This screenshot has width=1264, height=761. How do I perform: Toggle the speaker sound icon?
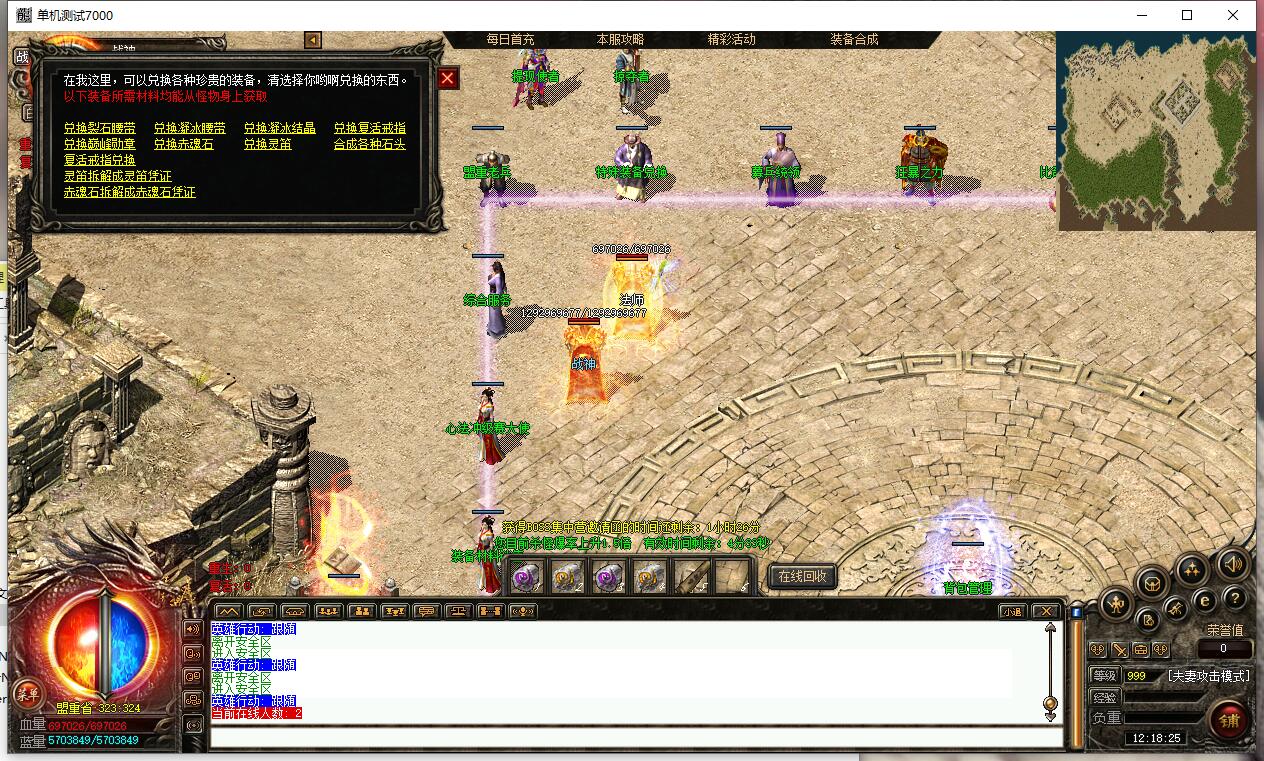(x=1233, y=564)
